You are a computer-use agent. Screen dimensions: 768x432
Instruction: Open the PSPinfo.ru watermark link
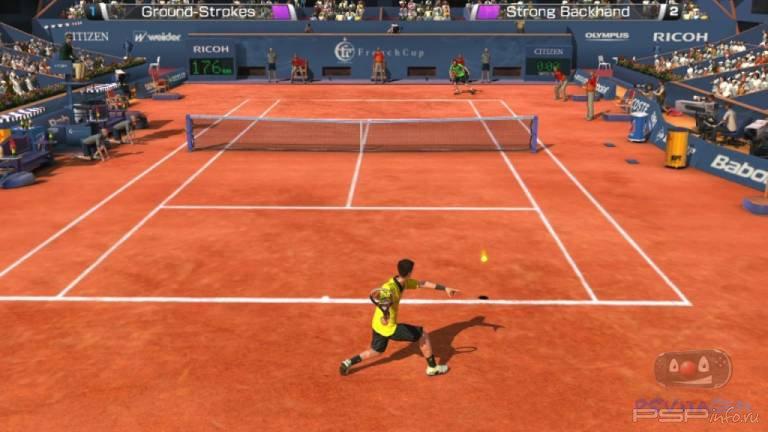(x=697, y=410)
